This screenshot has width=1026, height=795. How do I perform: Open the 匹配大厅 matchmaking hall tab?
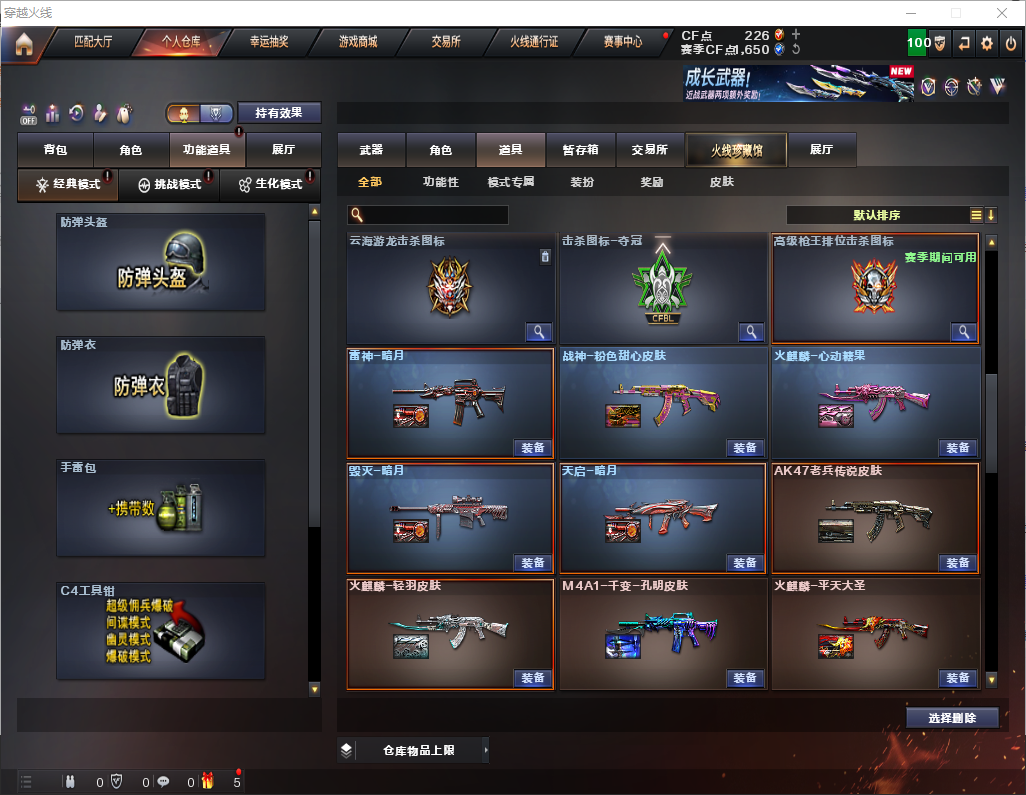coord(95,42)
